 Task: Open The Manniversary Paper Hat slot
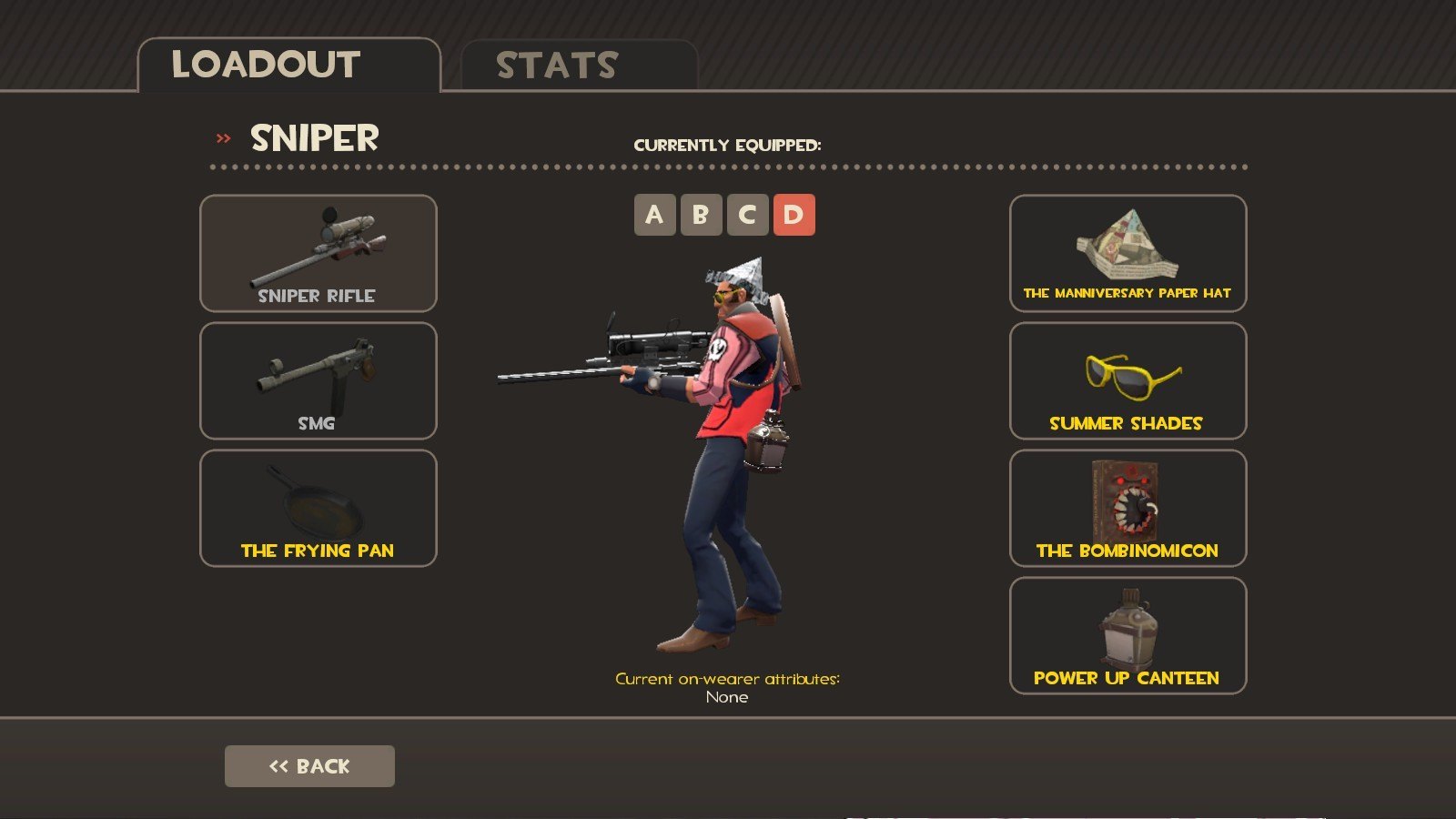(x=1127, y=254)
